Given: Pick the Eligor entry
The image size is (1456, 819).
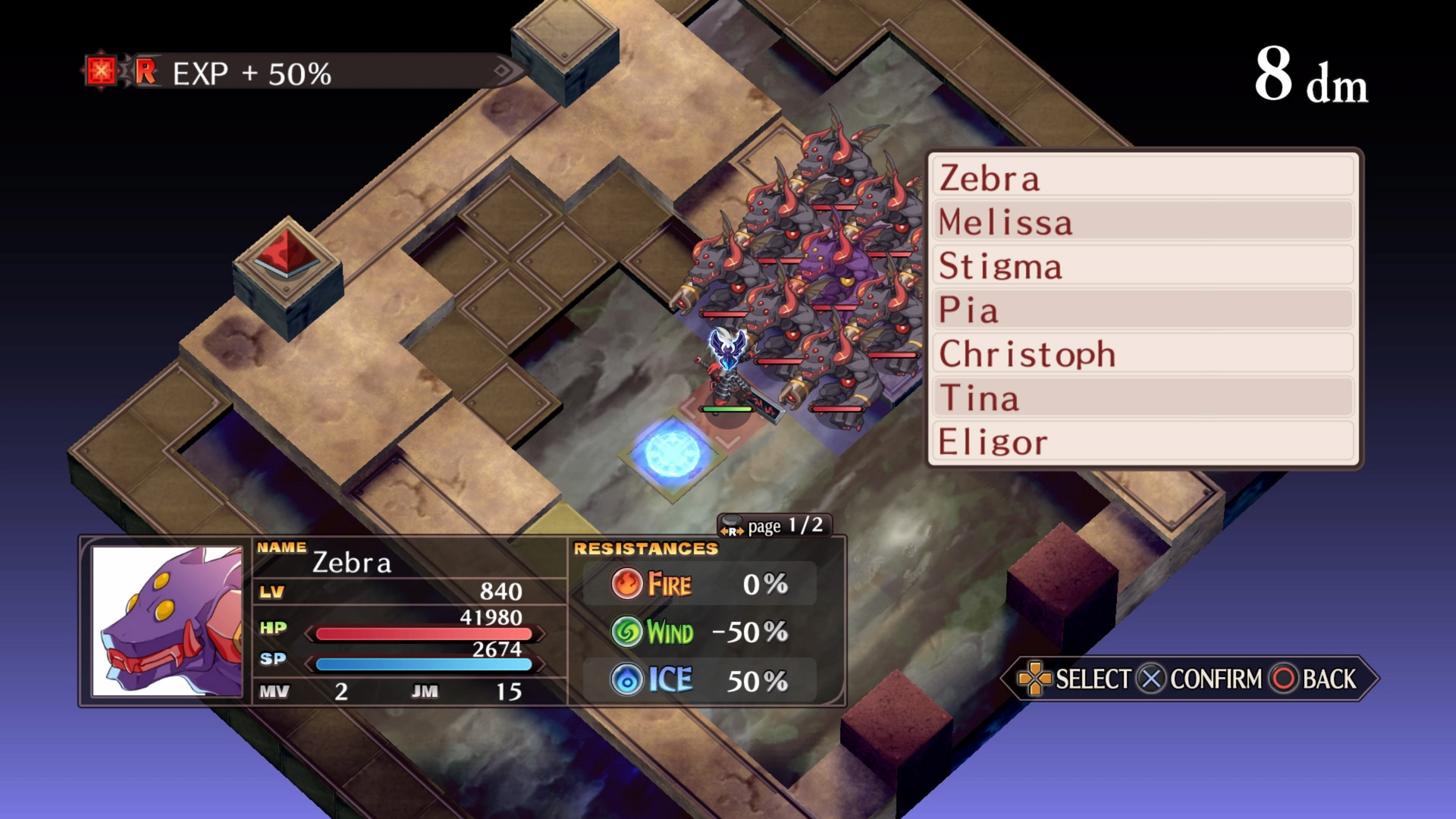Looking at the screenshot, I should [x=1144, y=441].
